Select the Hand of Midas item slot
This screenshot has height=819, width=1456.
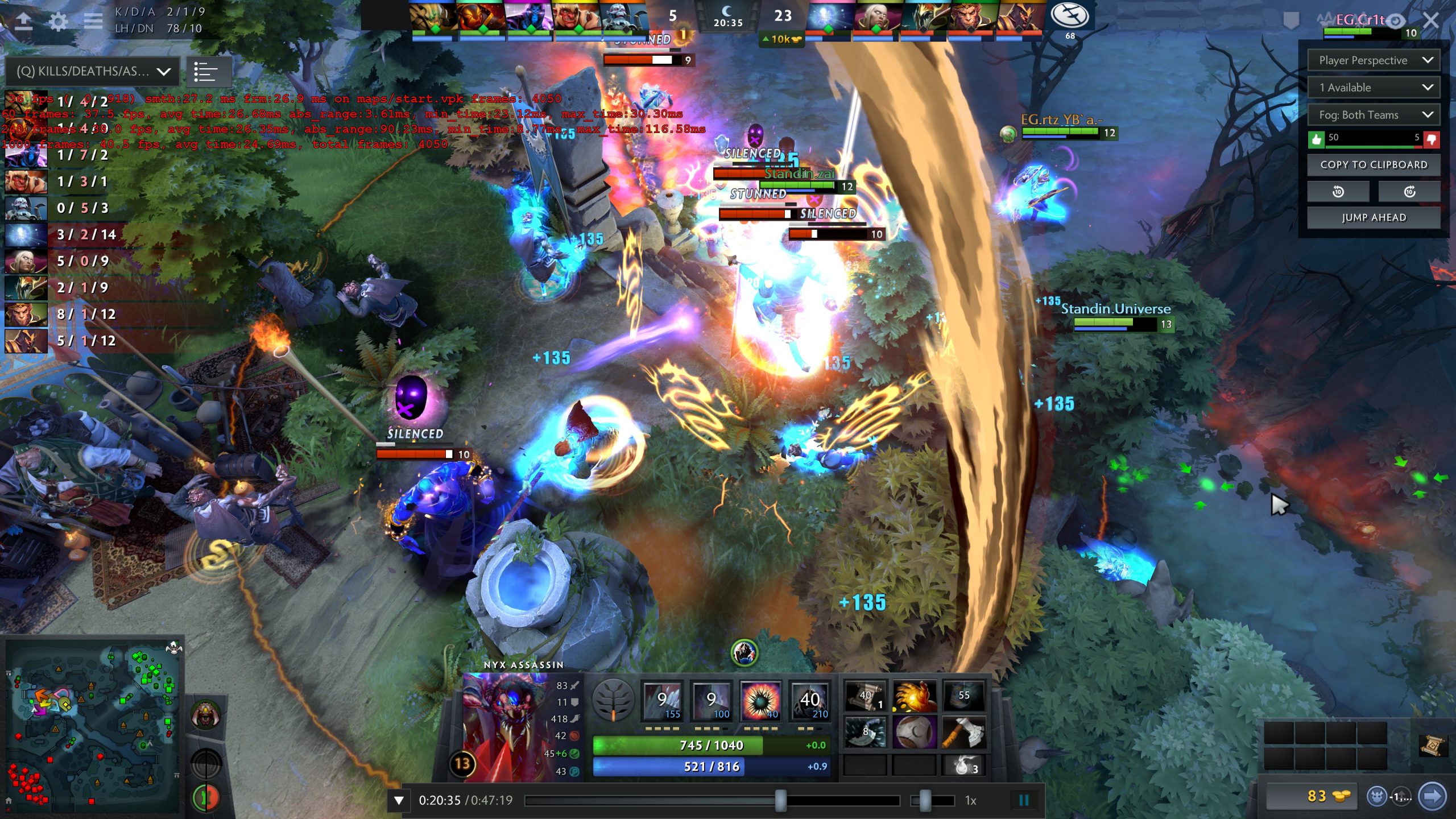pos(913,697)
